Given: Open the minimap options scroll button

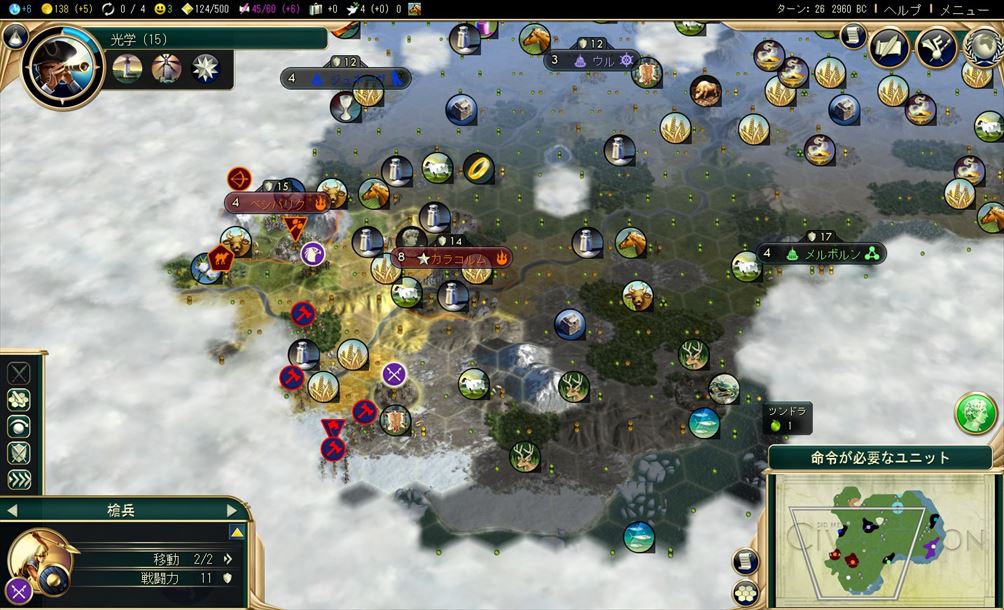Looking at the screenshot, I should pyautogui.click(x=745, y=562).
